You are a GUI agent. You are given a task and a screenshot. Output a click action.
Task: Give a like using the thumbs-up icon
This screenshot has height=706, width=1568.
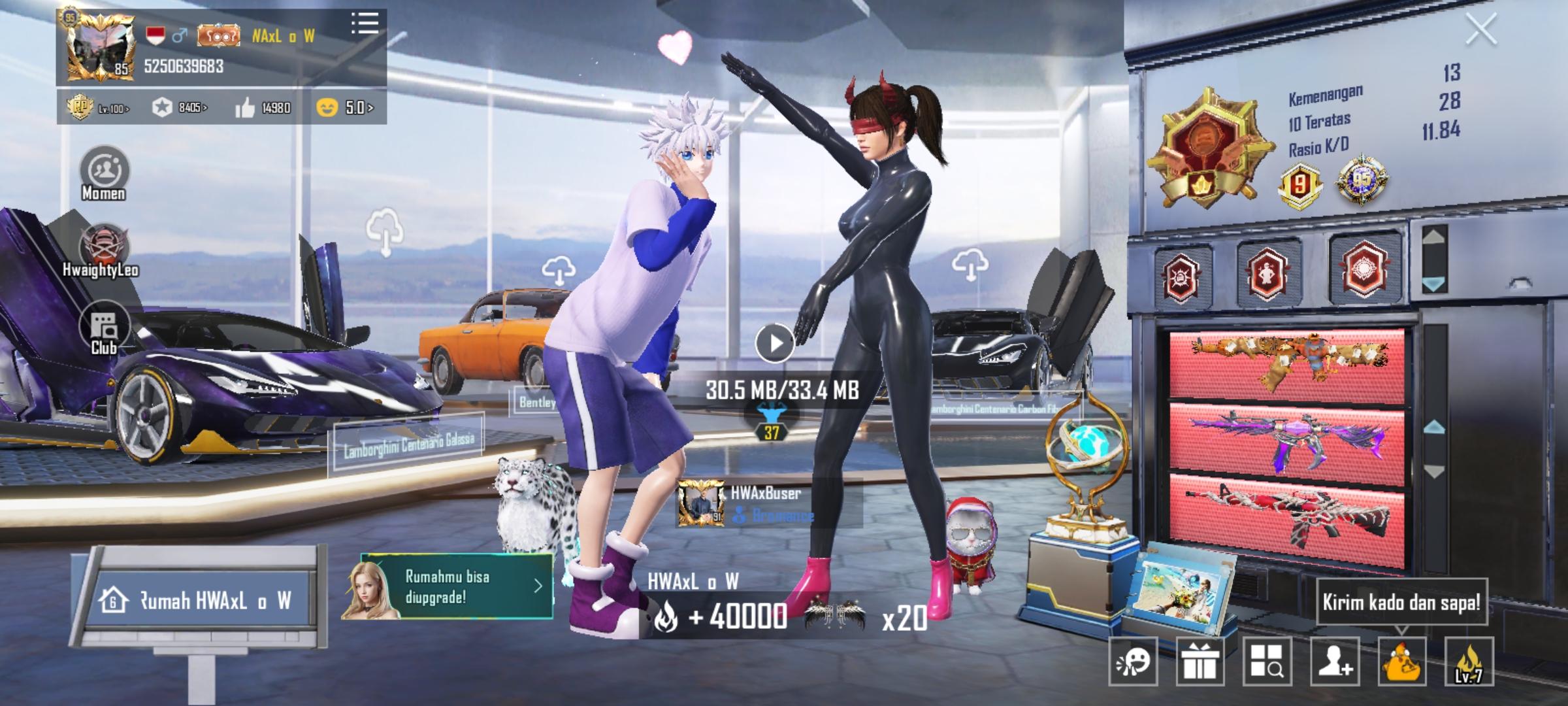tap(246, 109)
